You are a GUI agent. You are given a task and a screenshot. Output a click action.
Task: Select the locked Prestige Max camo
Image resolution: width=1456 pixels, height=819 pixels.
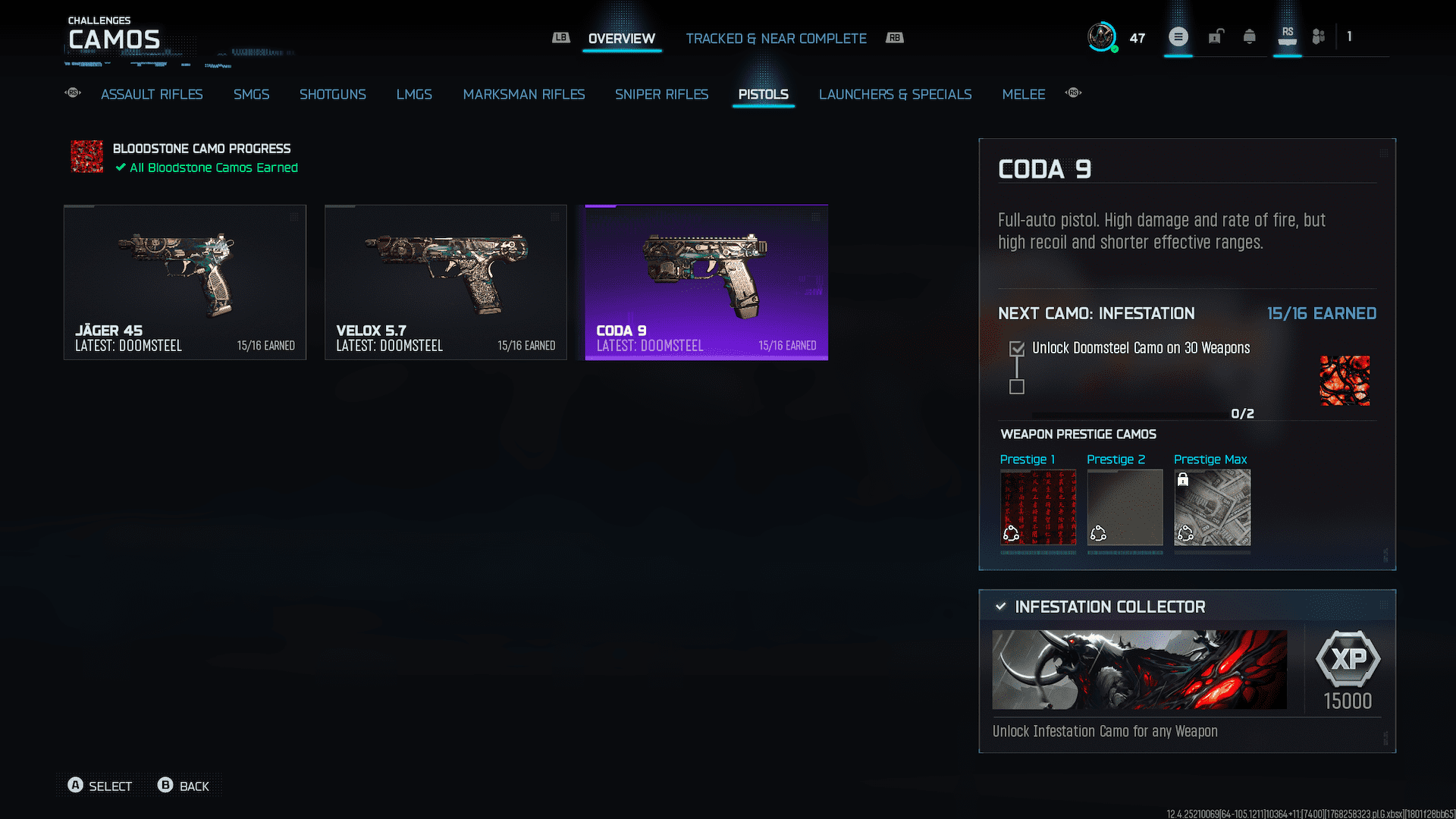[x=1212, y=507]
